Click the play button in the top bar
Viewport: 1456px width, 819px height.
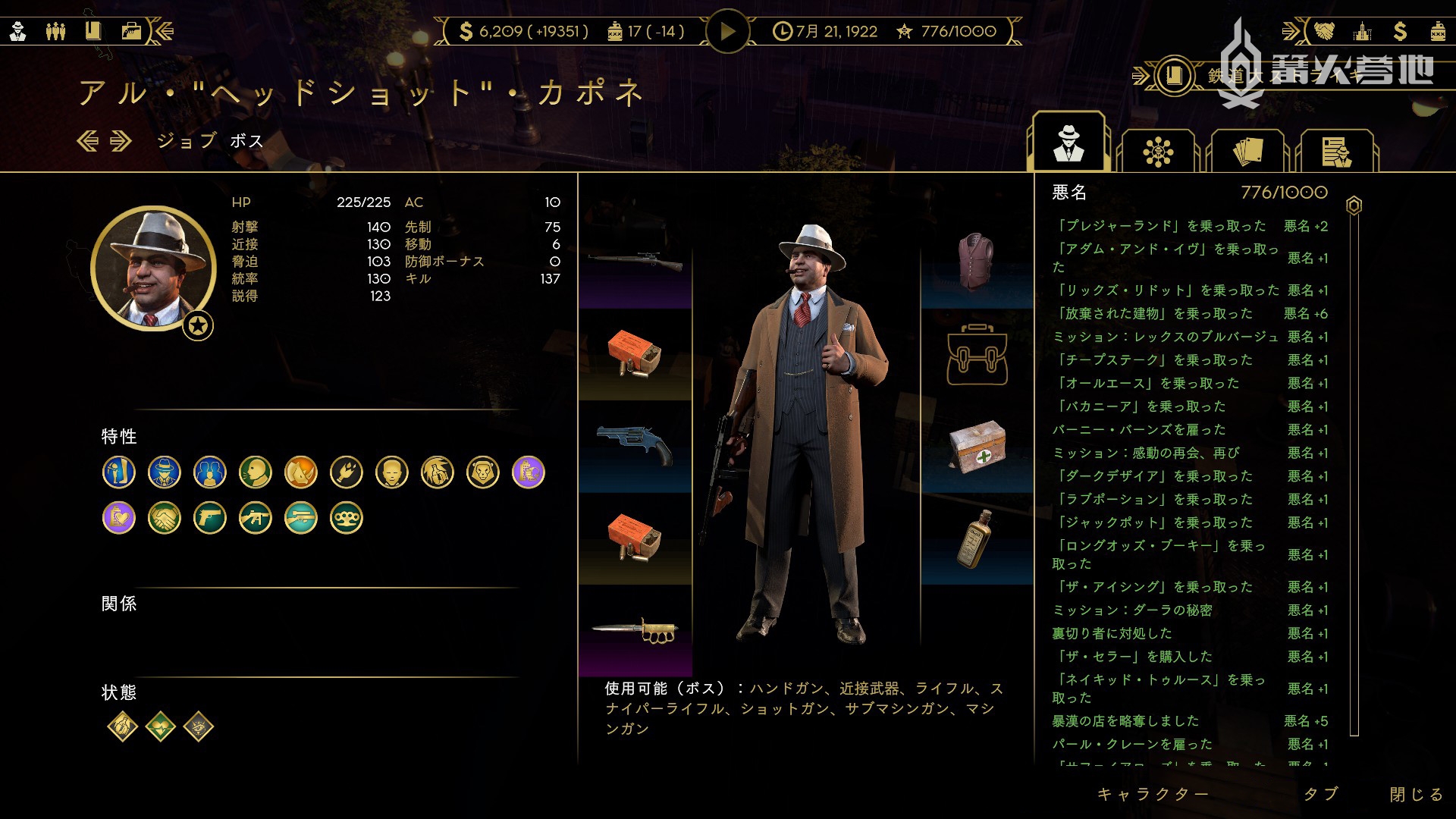pos(727,31)
